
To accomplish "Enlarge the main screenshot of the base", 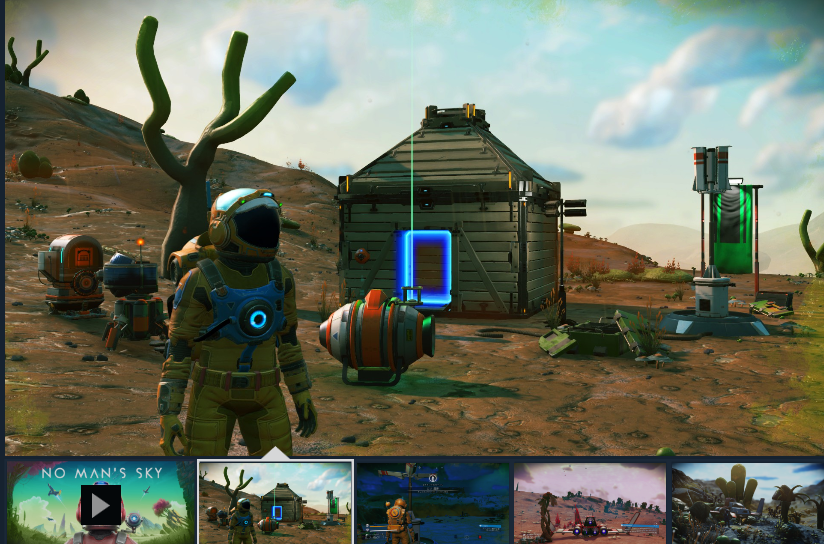I will point(412,228).
